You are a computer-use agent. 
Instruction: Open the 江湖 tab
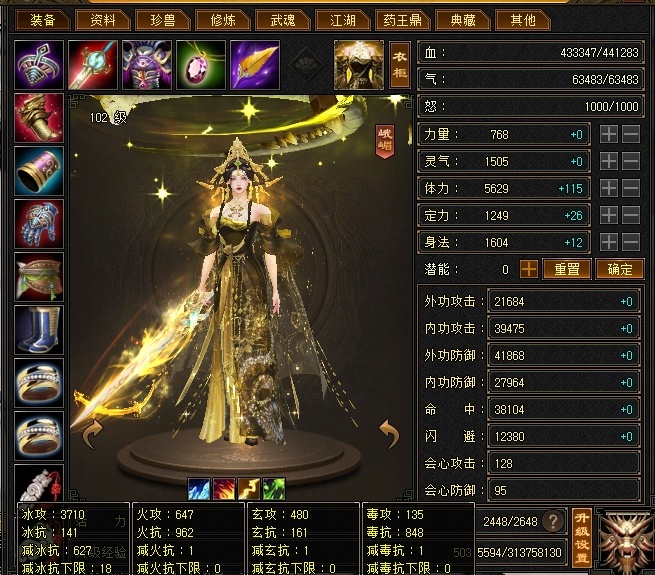343,20
